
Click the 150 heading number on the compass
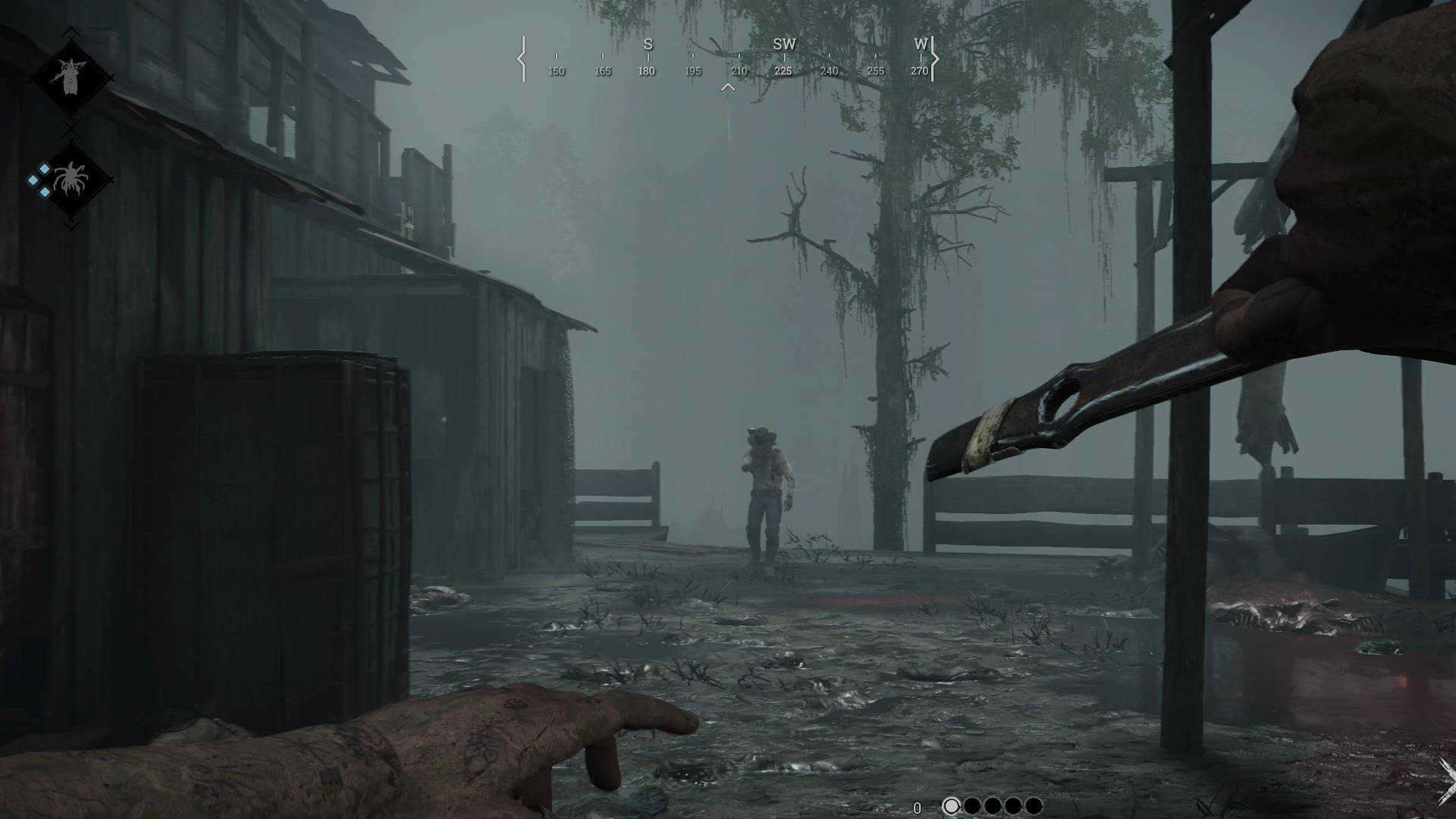[558, 71]
